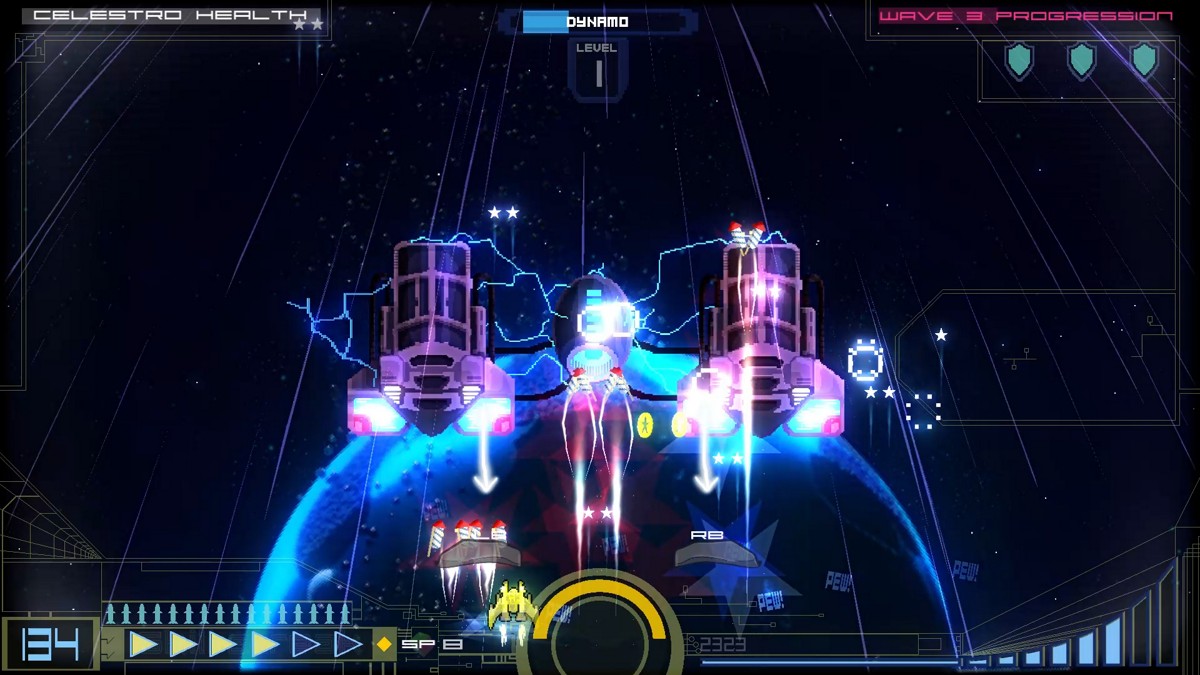The width and height of the screenshot is (1200, 675).
Task: Click the Dynamo level panel
Action: (597, 69)
